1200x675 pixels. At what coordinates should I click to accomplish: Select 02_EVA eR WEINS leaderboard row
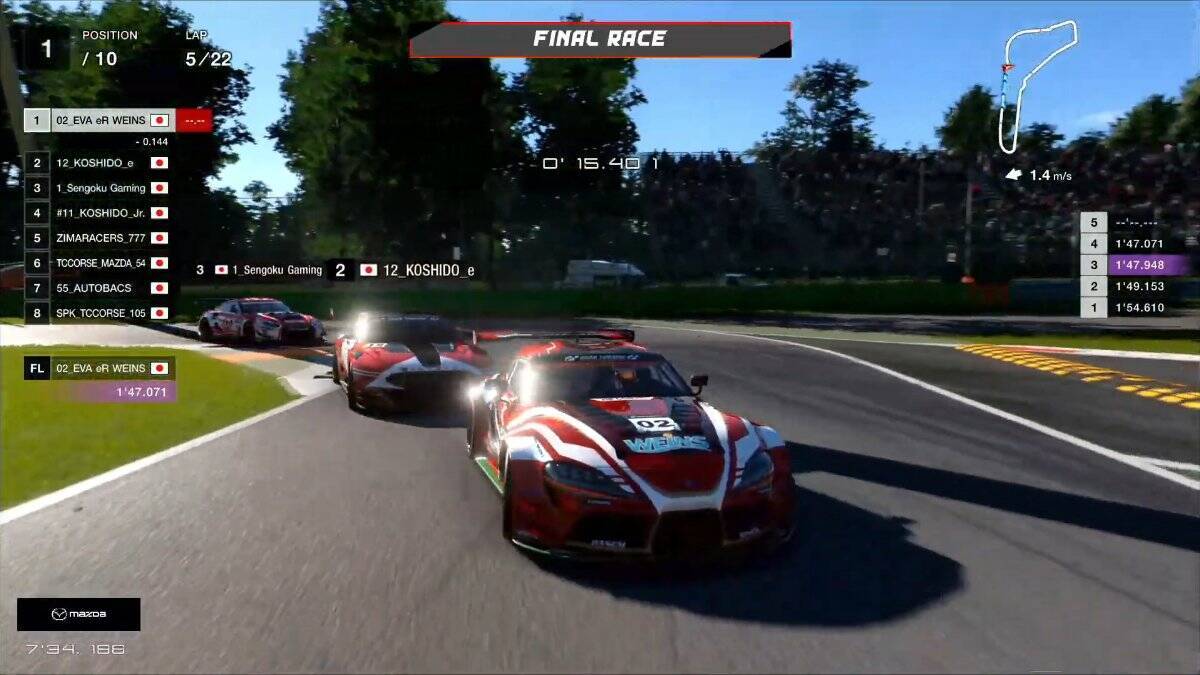(100, 121)
